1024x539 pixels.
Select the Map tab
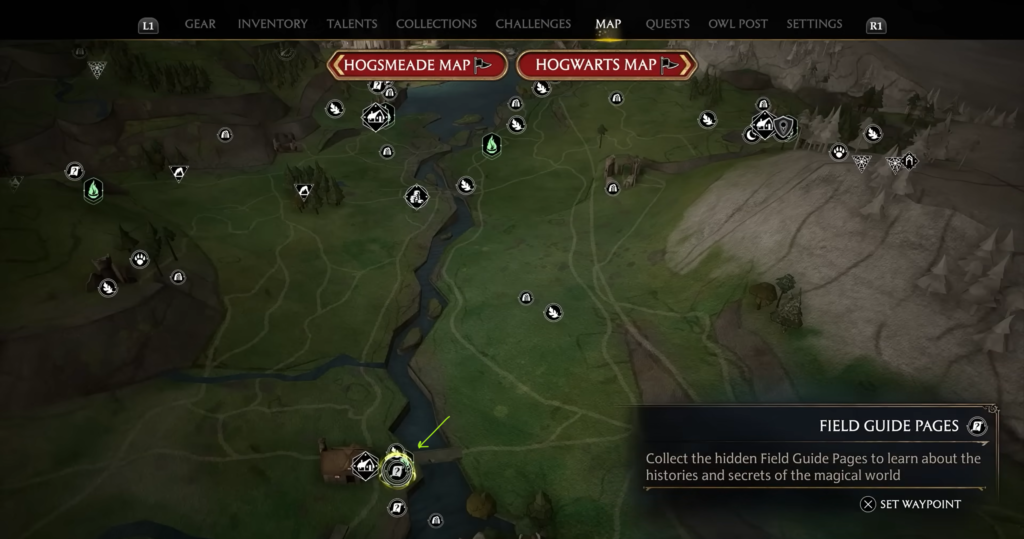pos(608,24)
